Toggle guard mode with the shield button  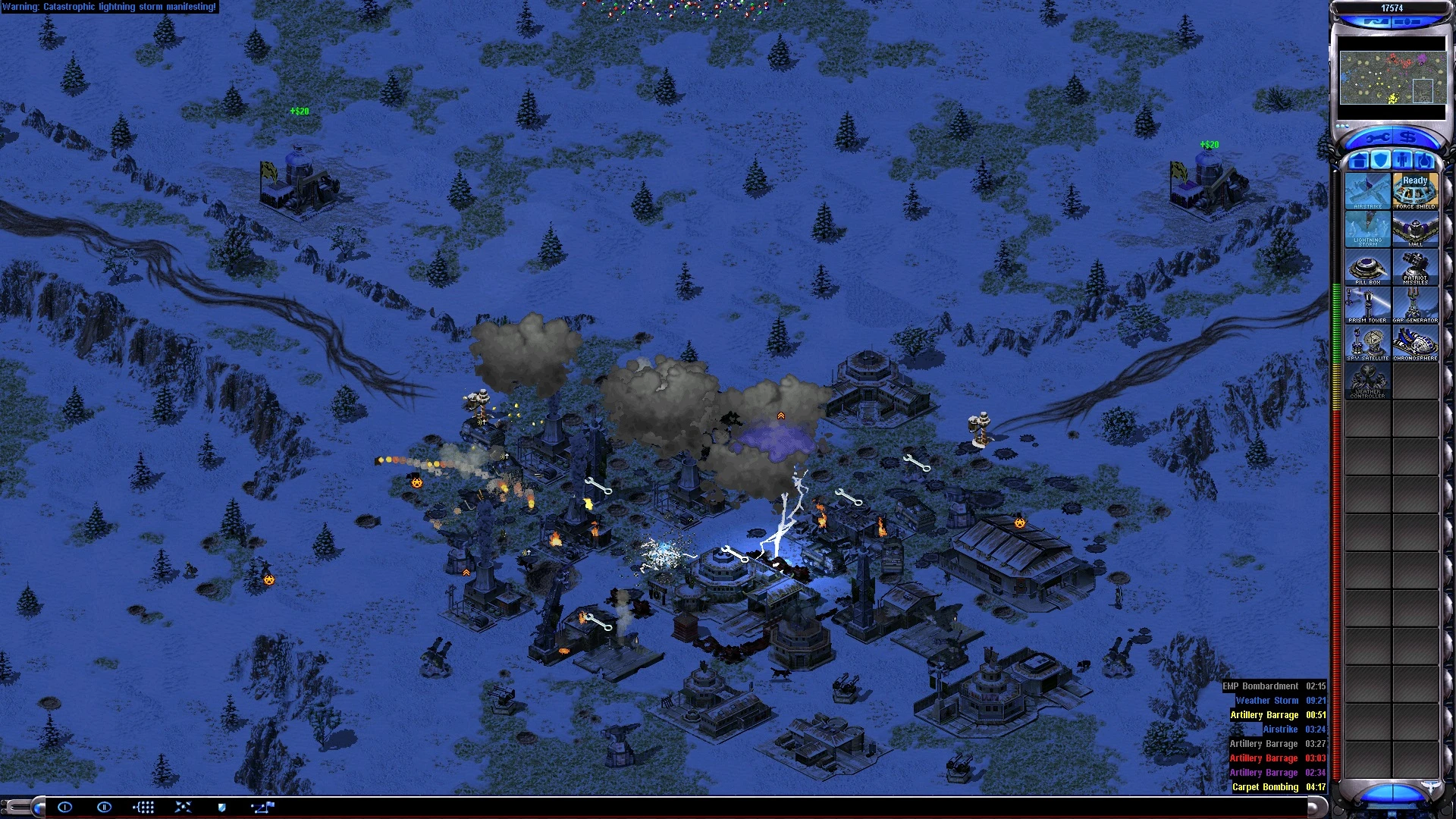221,807
